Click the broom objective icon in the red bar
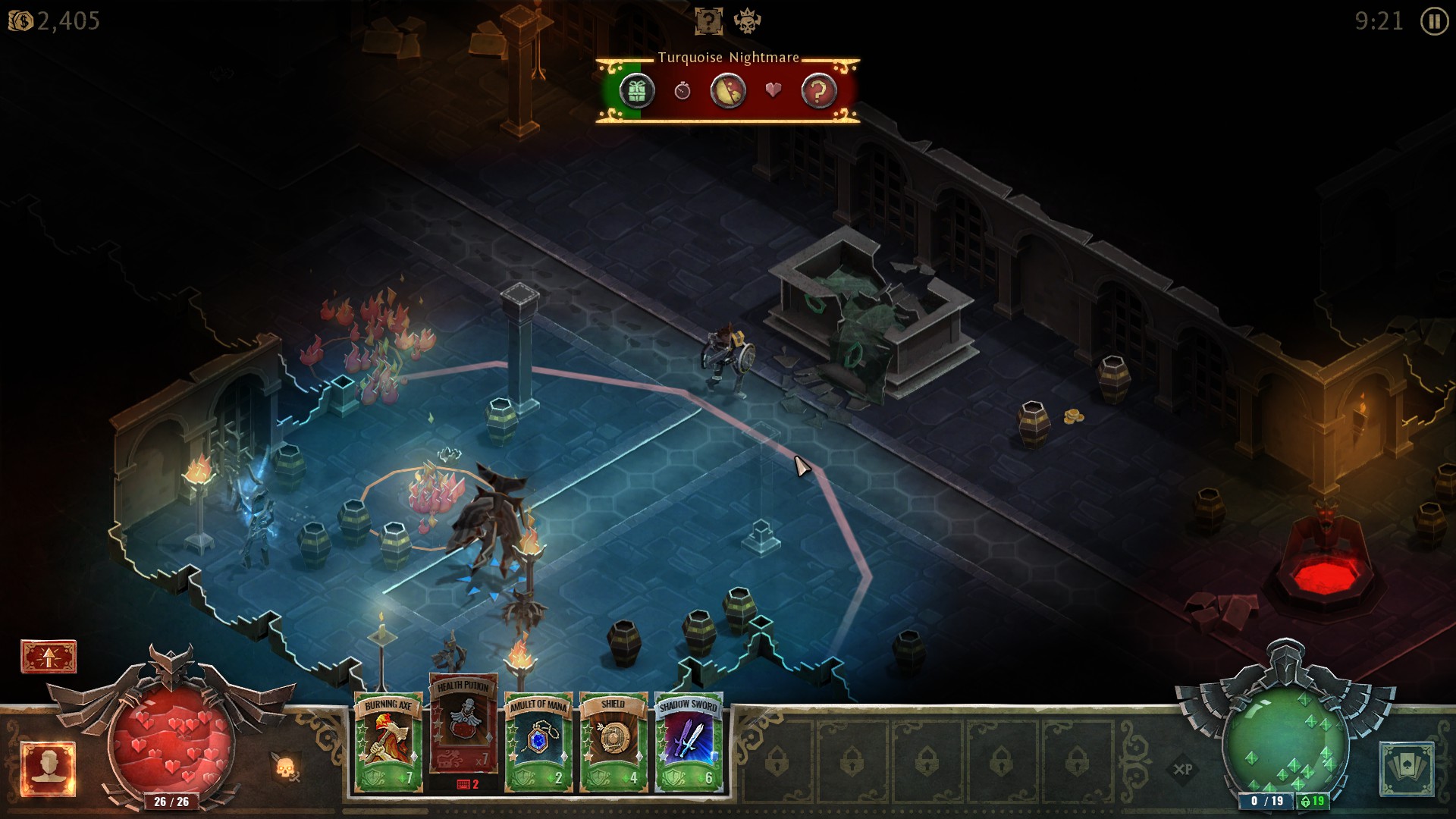1456x819 pixels. coord(727,92)
